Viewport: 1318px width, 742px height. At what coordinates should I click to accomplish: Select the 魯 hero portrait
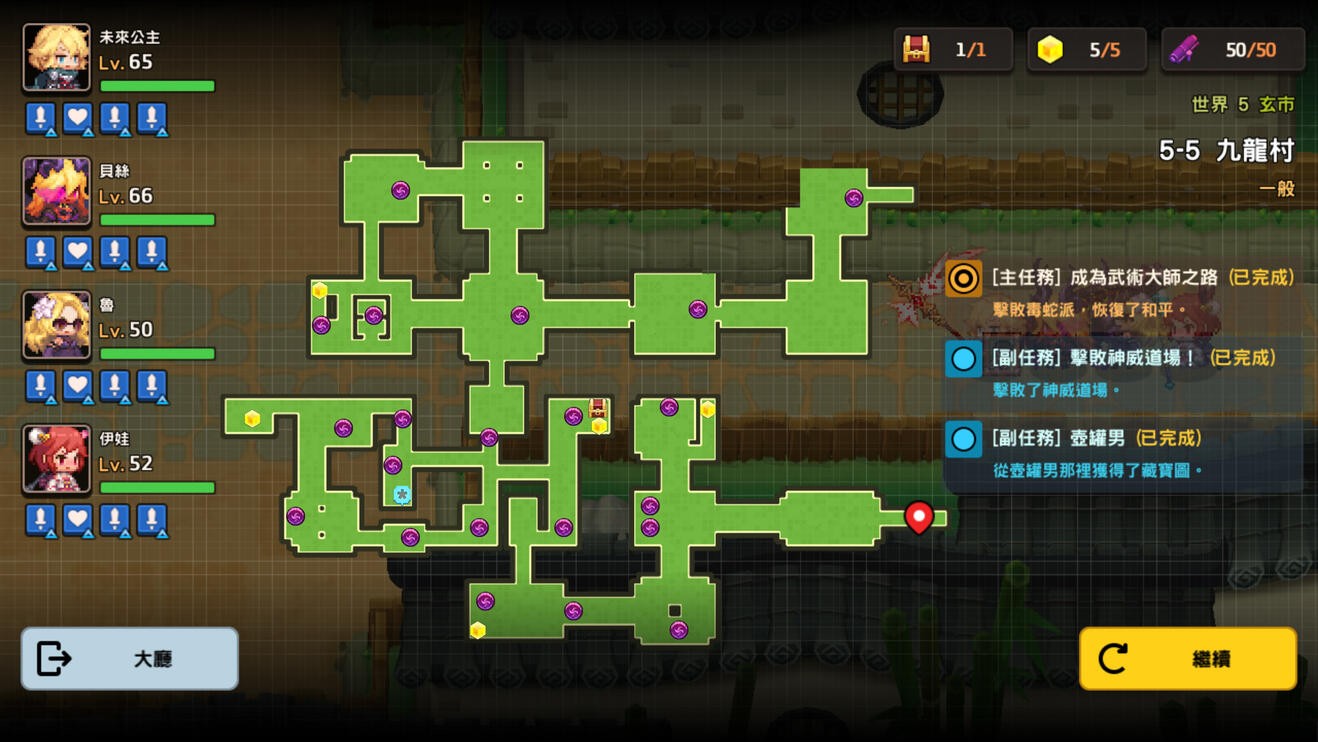click(57, 325)
